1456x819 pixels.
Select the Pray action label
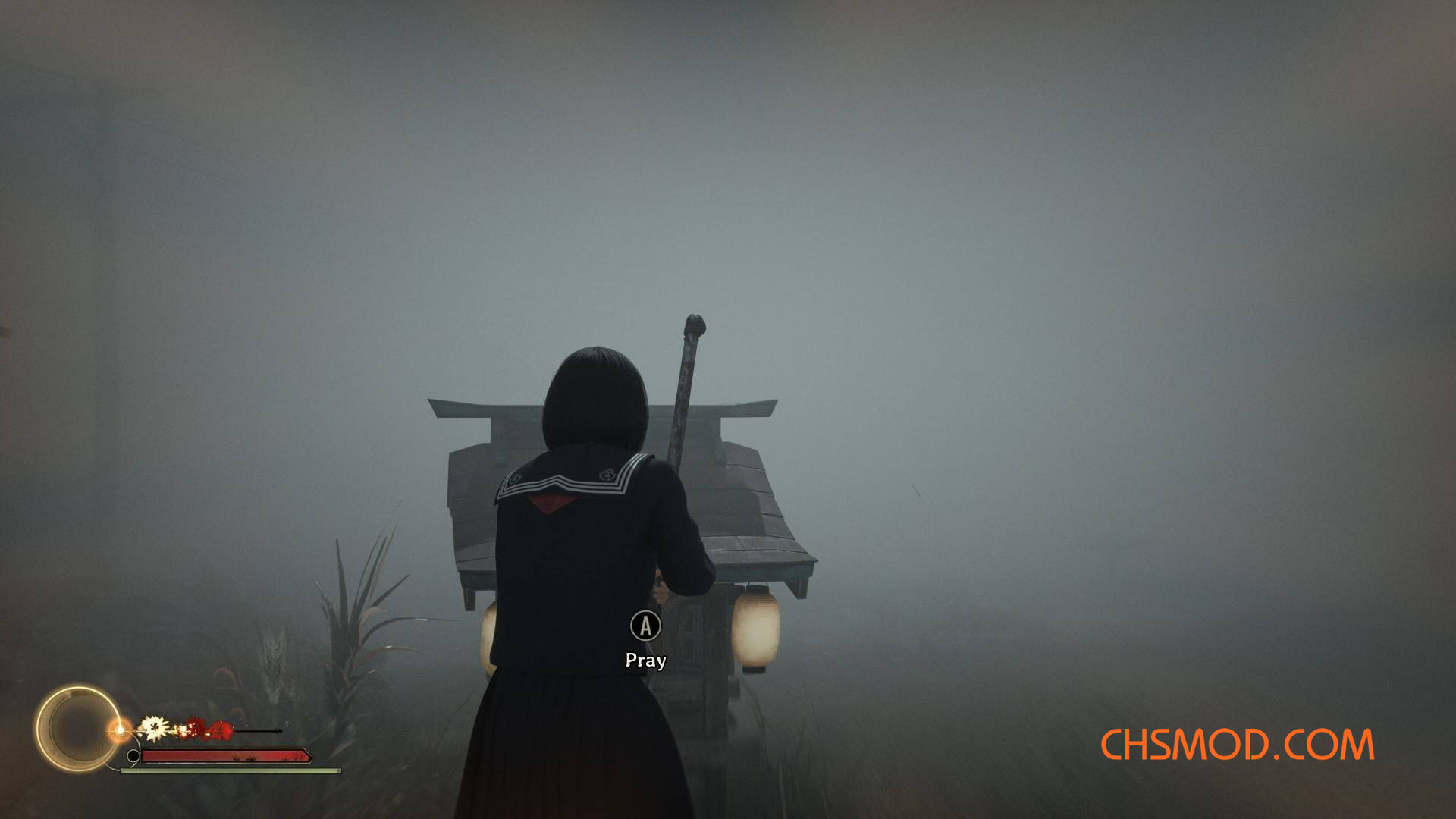(x=645, y=661)
